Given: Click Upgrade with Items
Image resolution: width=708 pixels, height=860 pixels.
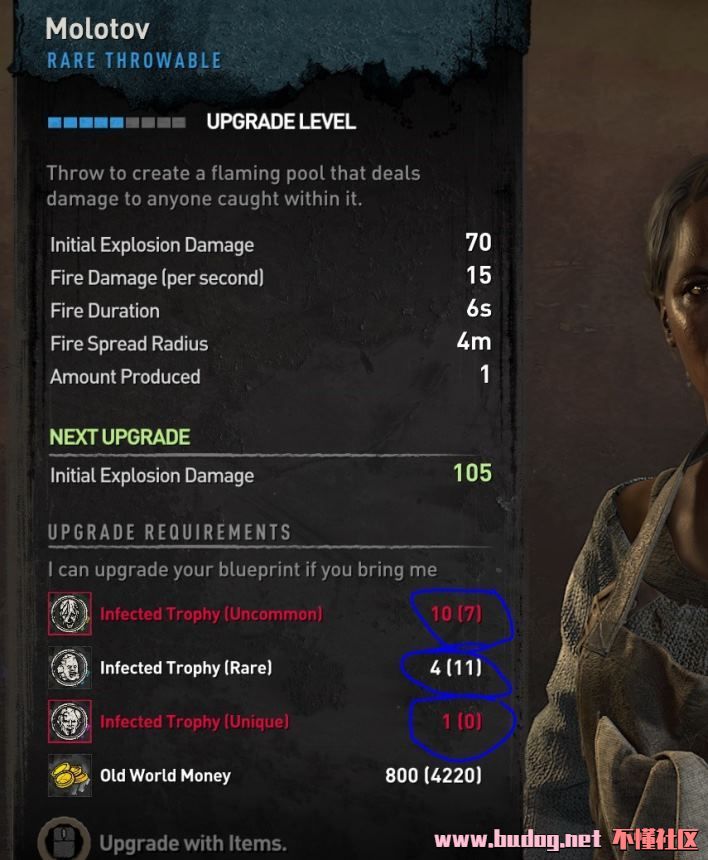Looking at the screenshot, I should 192,843.
